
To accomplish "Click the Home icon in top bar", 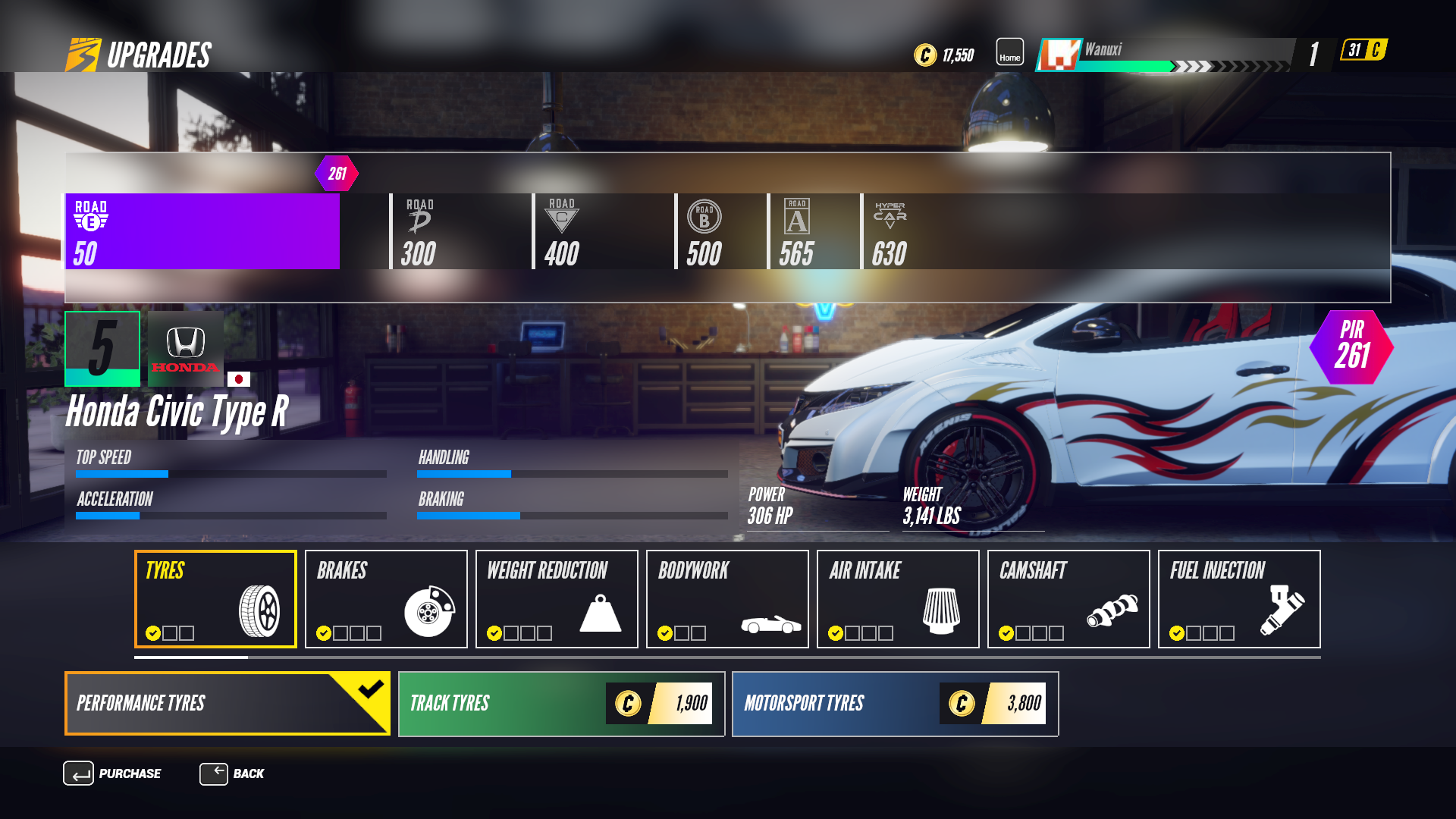I will pyautogui.click(x=1009, y=52).
